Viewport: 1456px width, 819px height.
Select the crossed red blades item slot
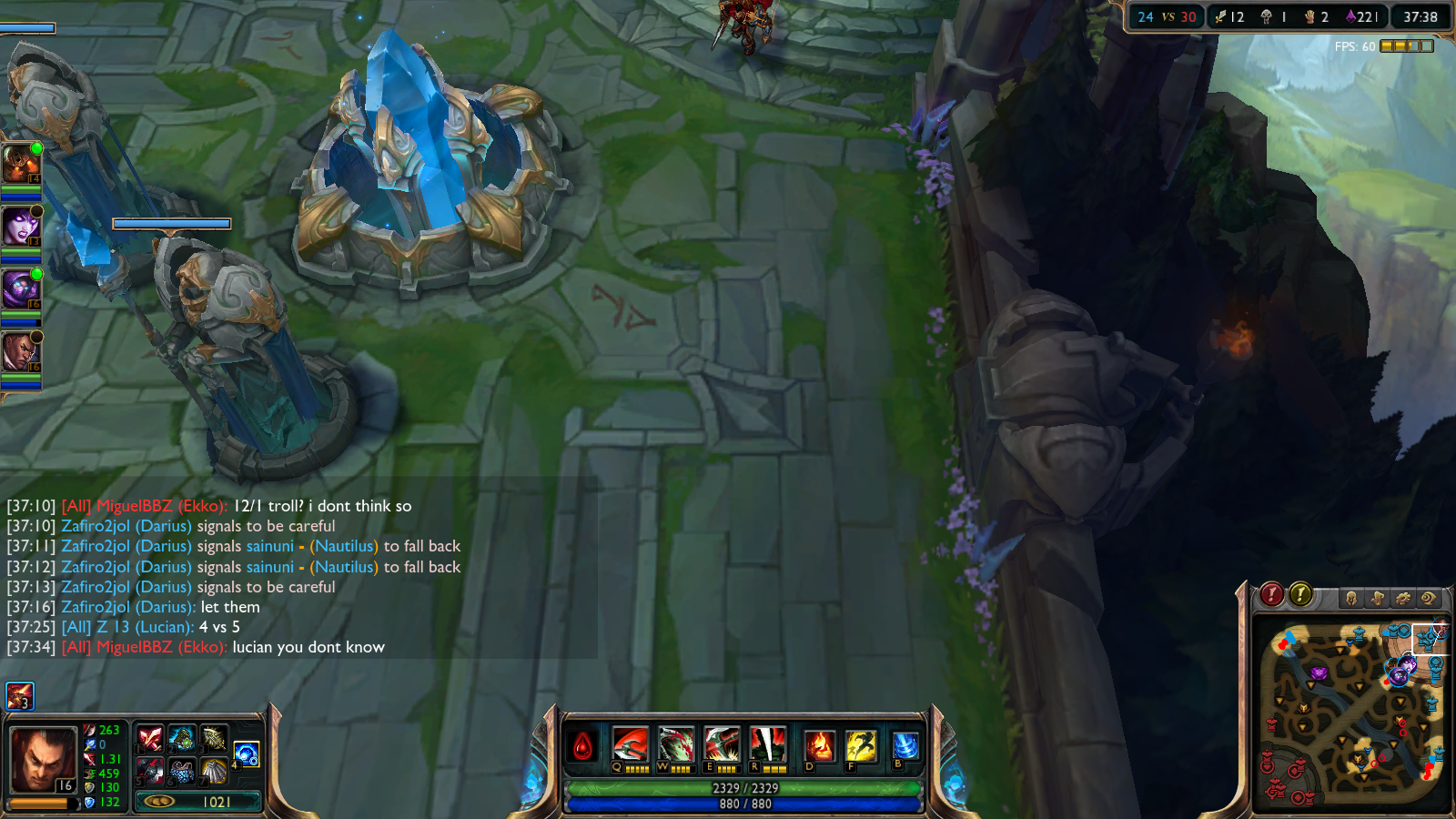[150, 738]
